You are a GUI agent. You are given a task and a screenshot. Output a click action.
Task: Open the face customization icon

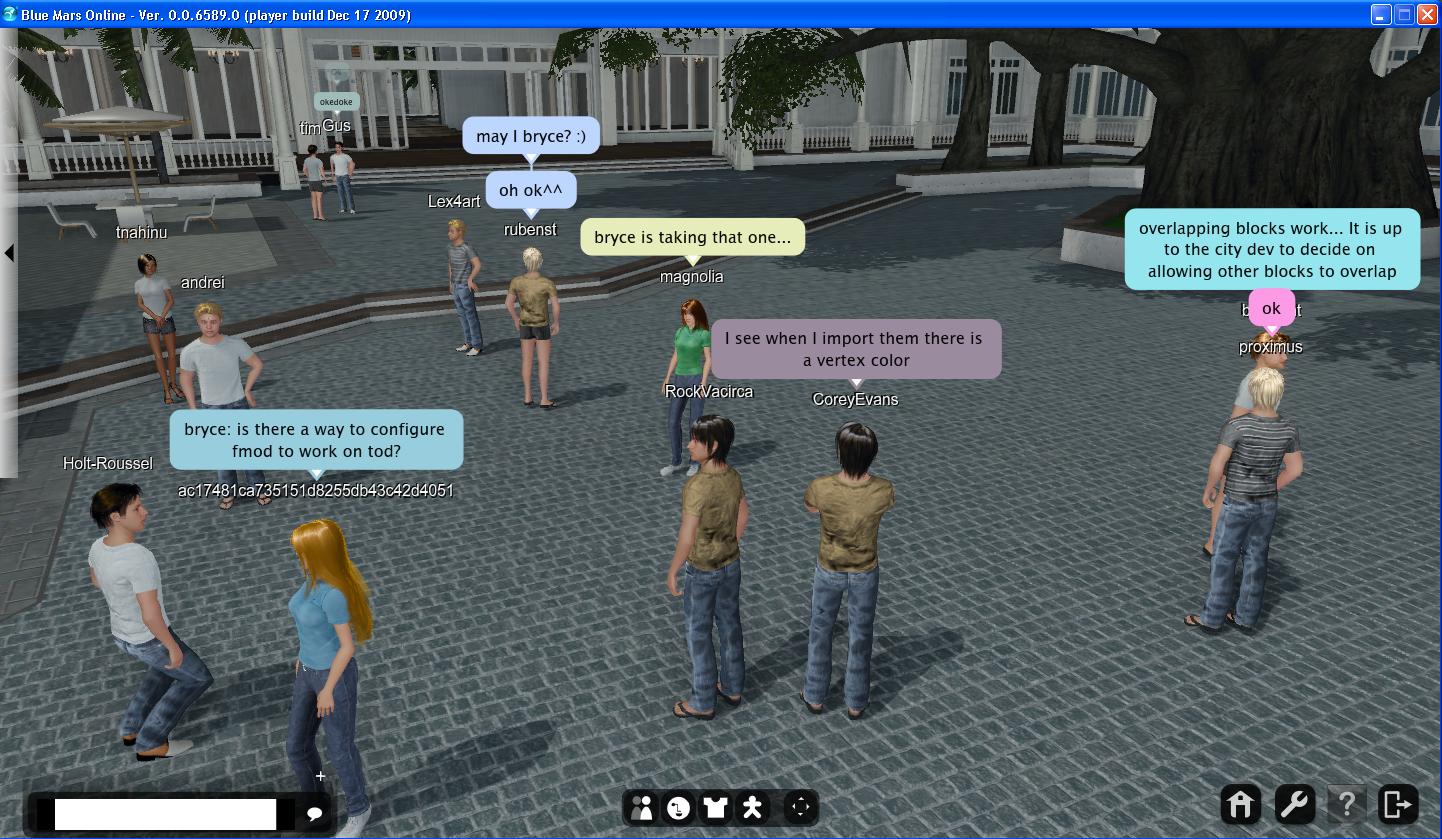tap(679, 807)
